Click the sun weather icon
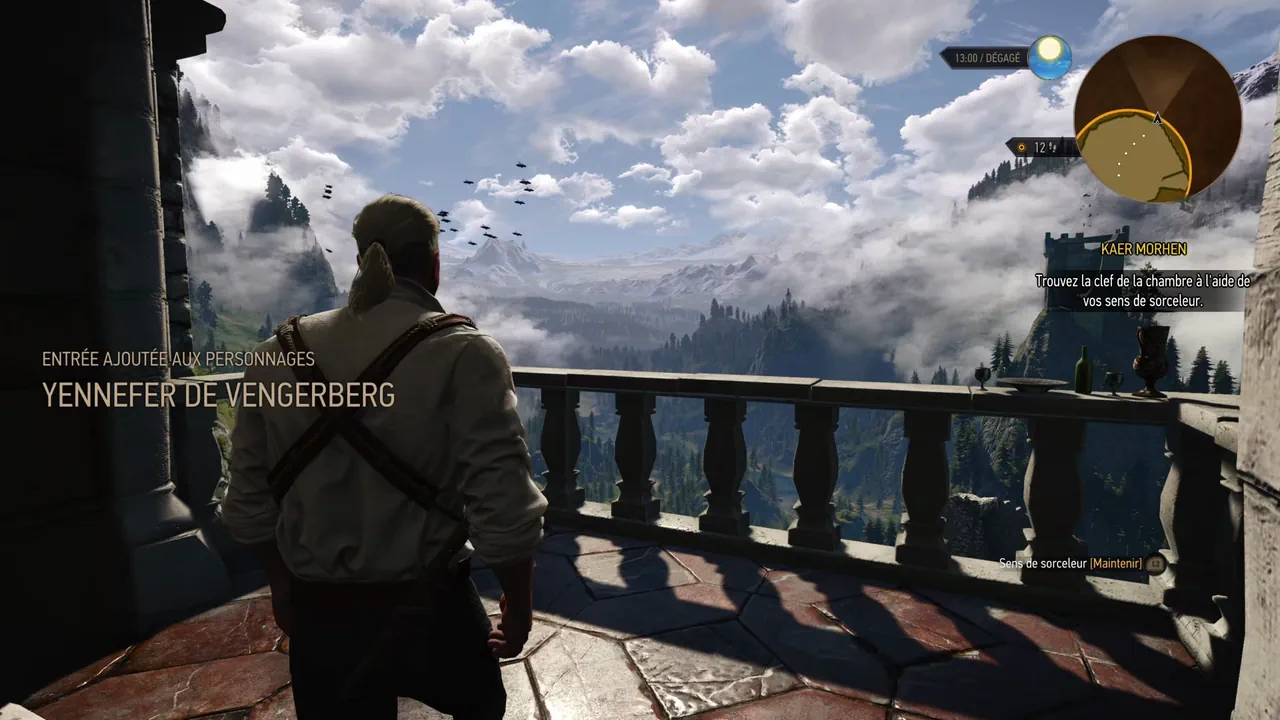1280x720 pixels. (1049, 56)
